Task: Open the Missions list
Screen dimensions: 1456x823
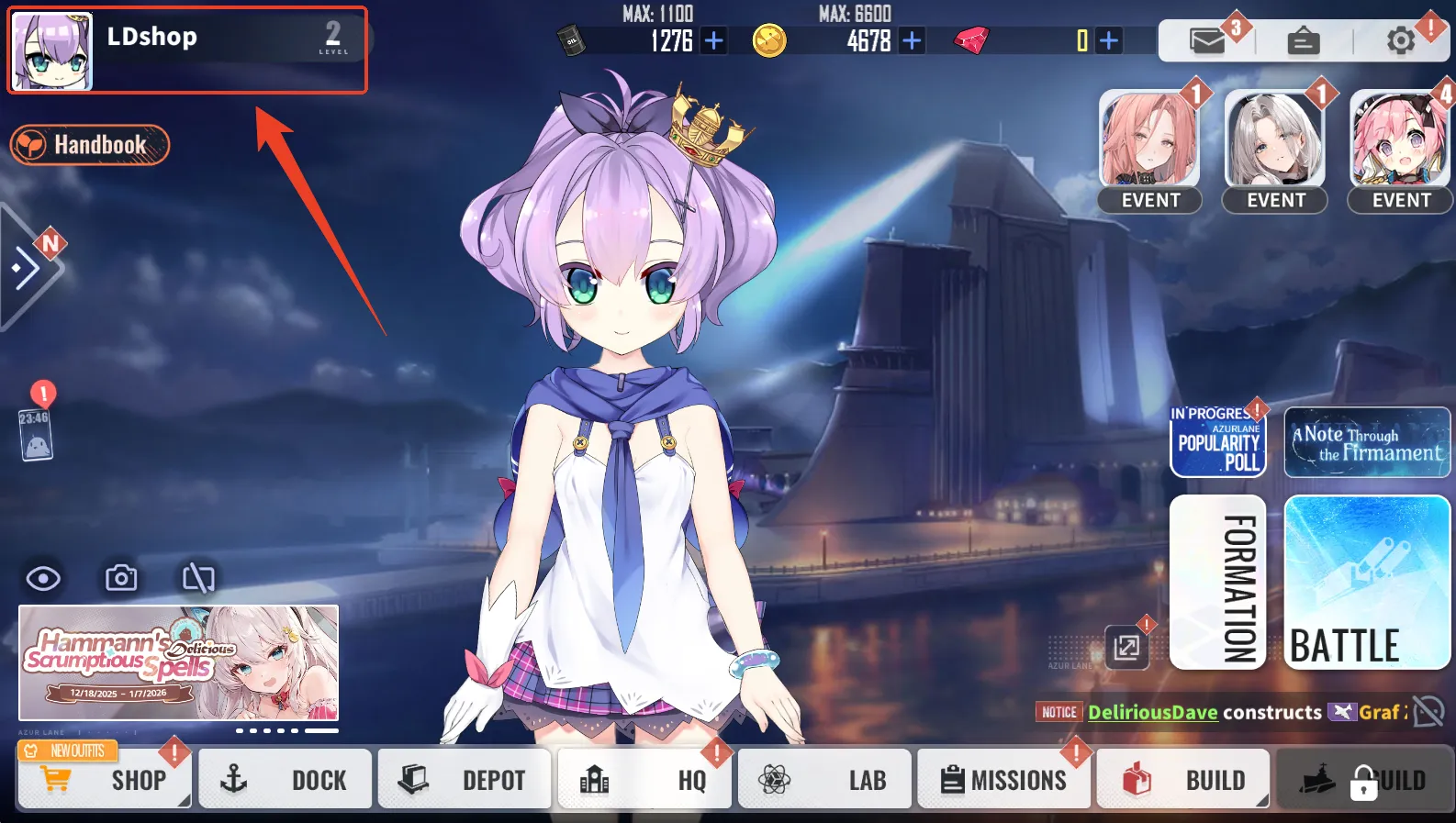Action: tap(1003, 779)
